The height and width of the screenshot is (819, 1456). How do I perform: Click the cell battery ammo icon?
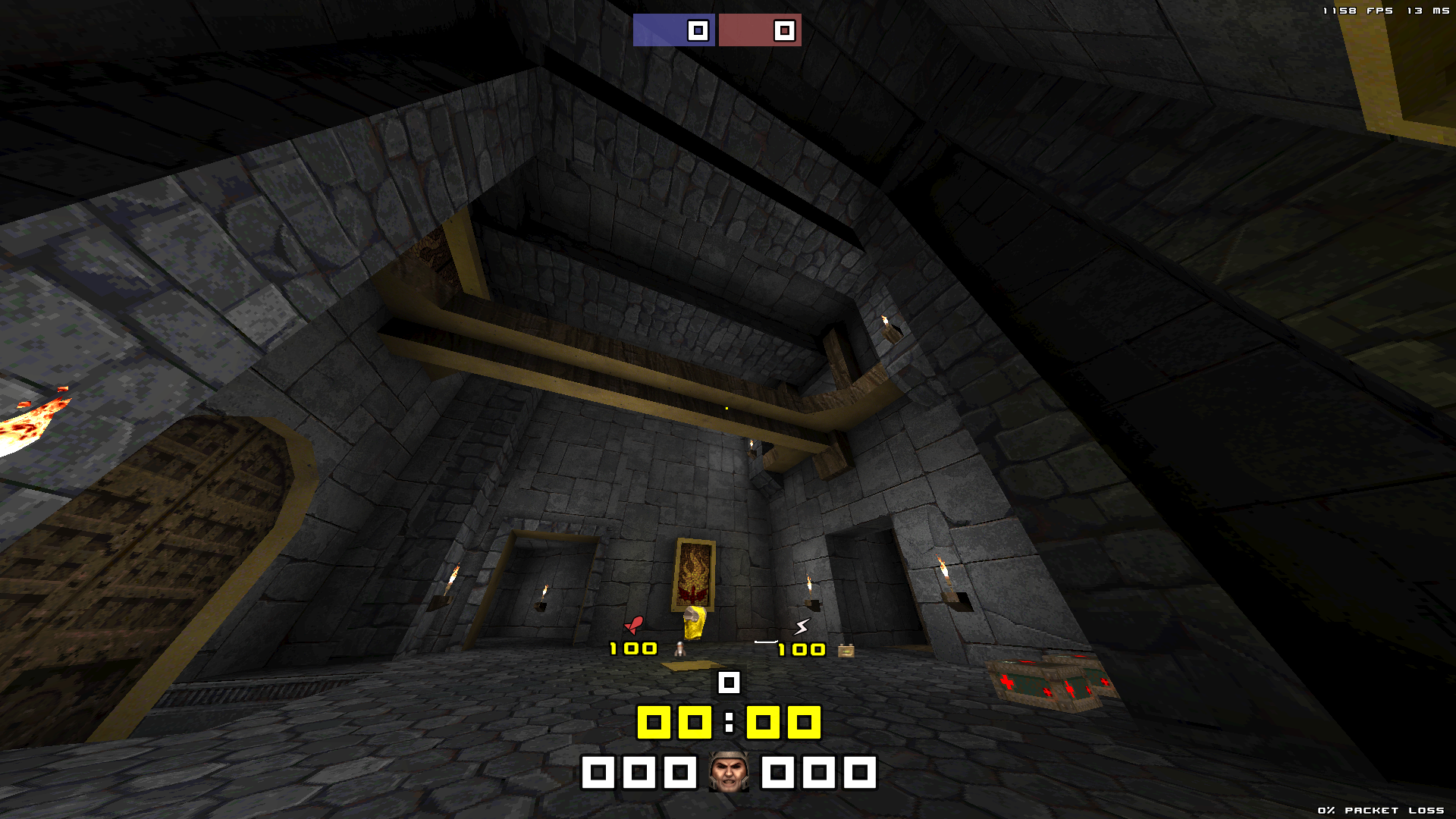coord(846,651)
